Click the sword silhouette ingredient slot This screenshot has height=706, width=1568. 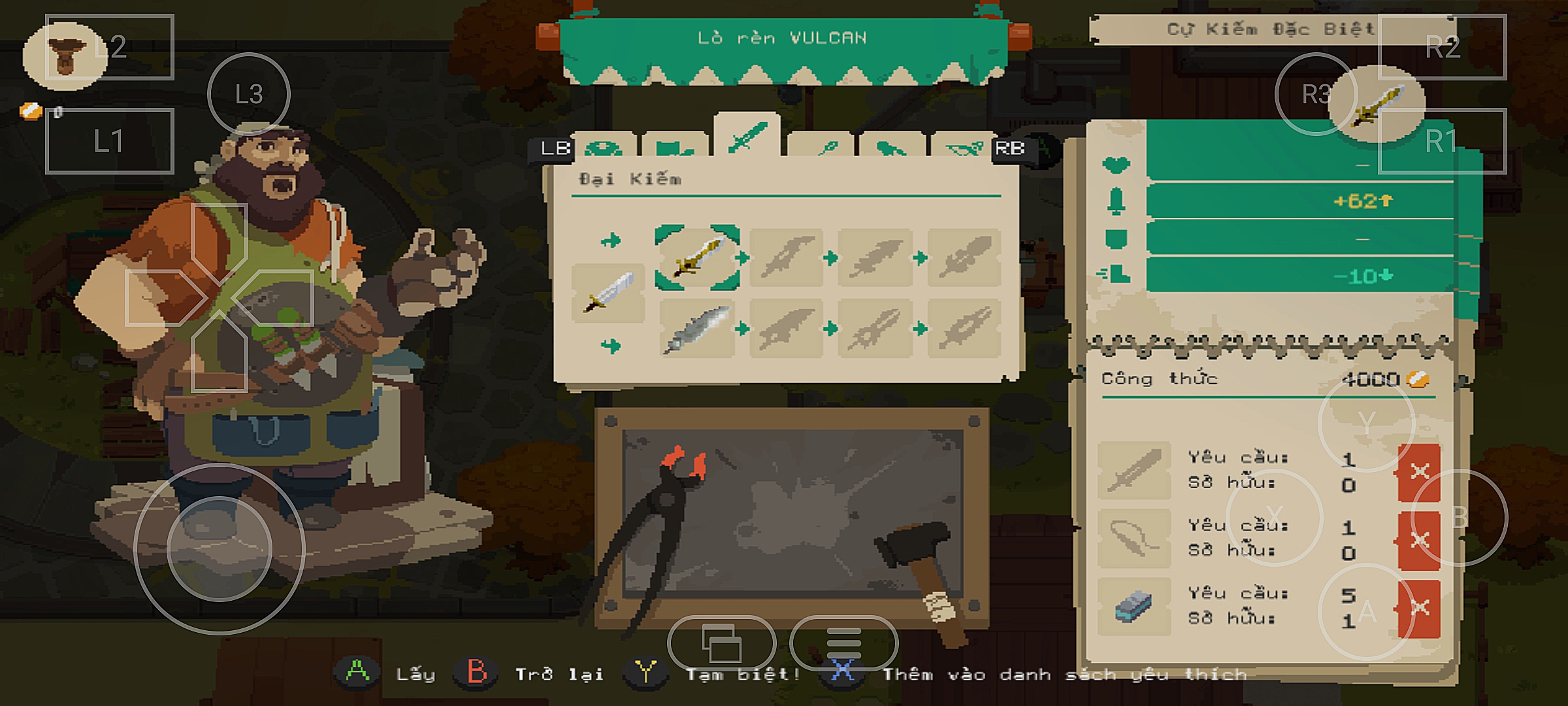point(1134,470)
